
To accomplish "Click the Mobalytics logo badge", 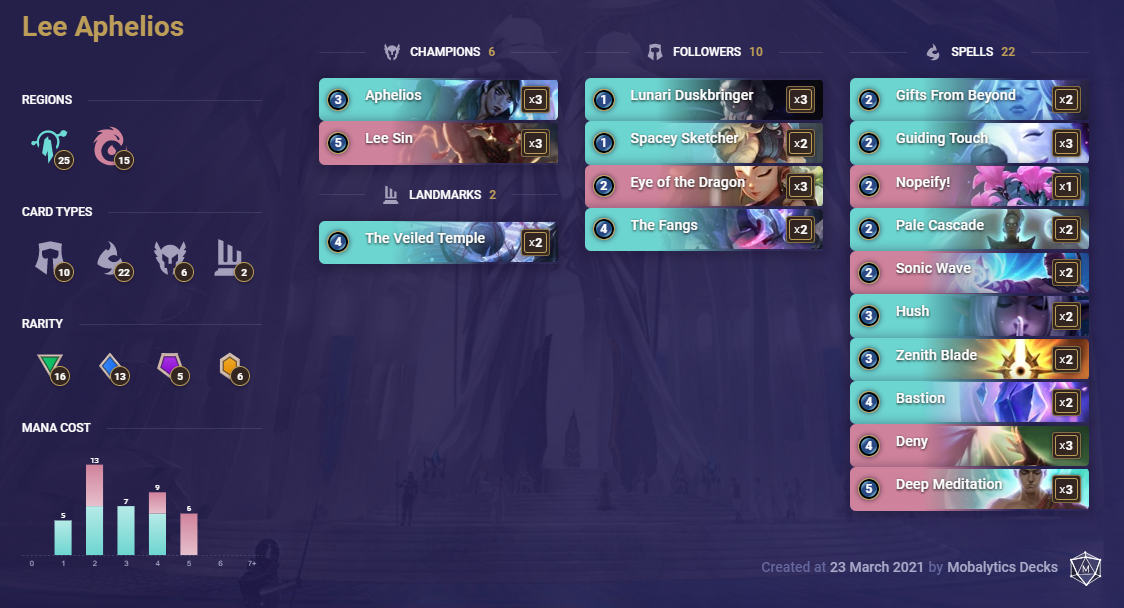I will pos(1085,567).
